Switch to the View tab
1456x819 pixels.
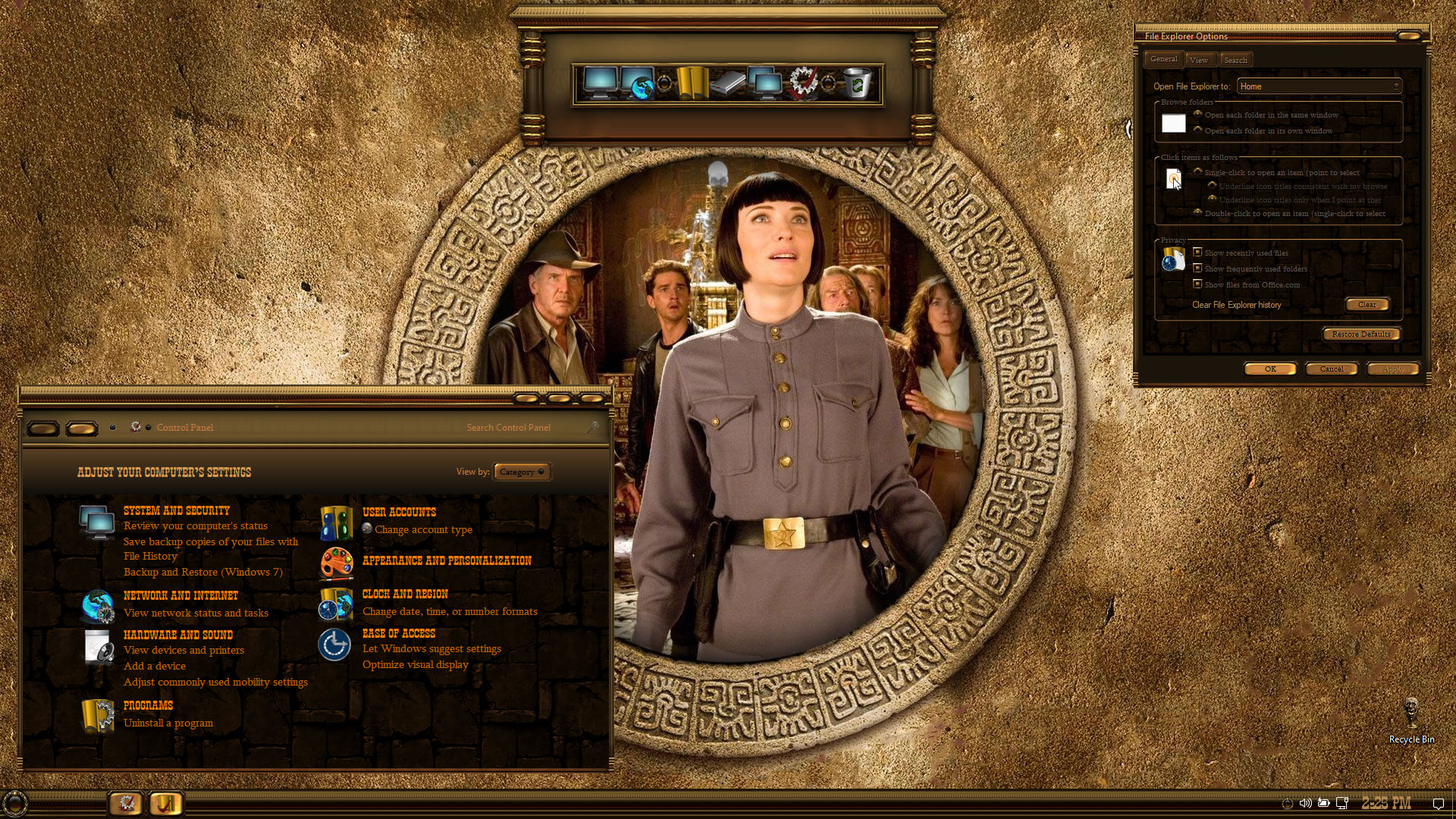pyautogui.click(x=1199, y=60)
